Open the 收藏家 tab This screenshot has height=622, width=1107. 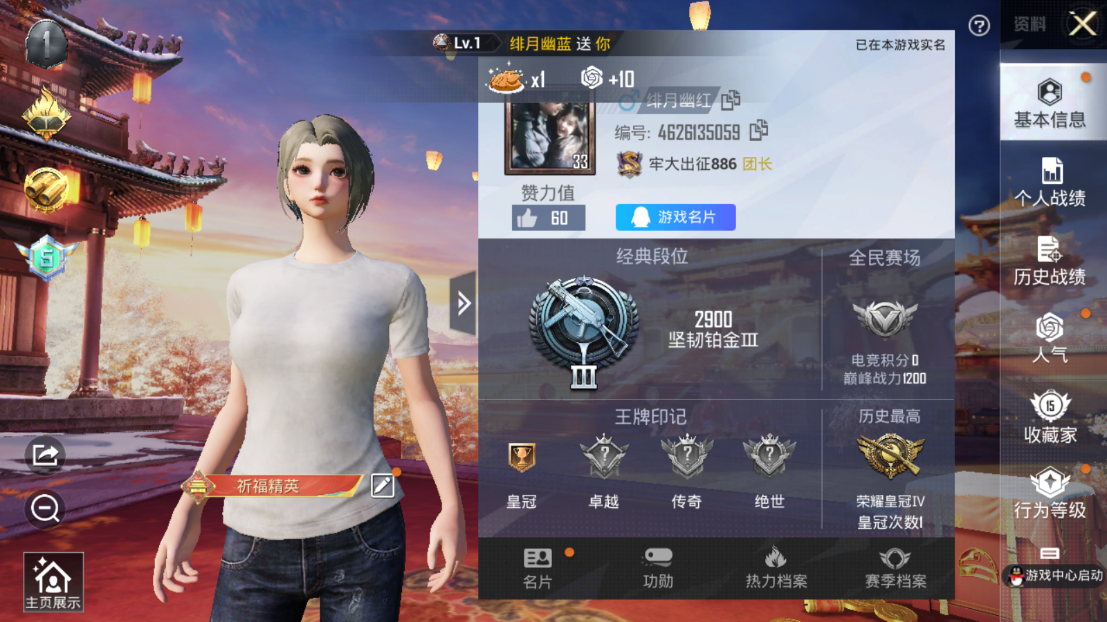1049,417
